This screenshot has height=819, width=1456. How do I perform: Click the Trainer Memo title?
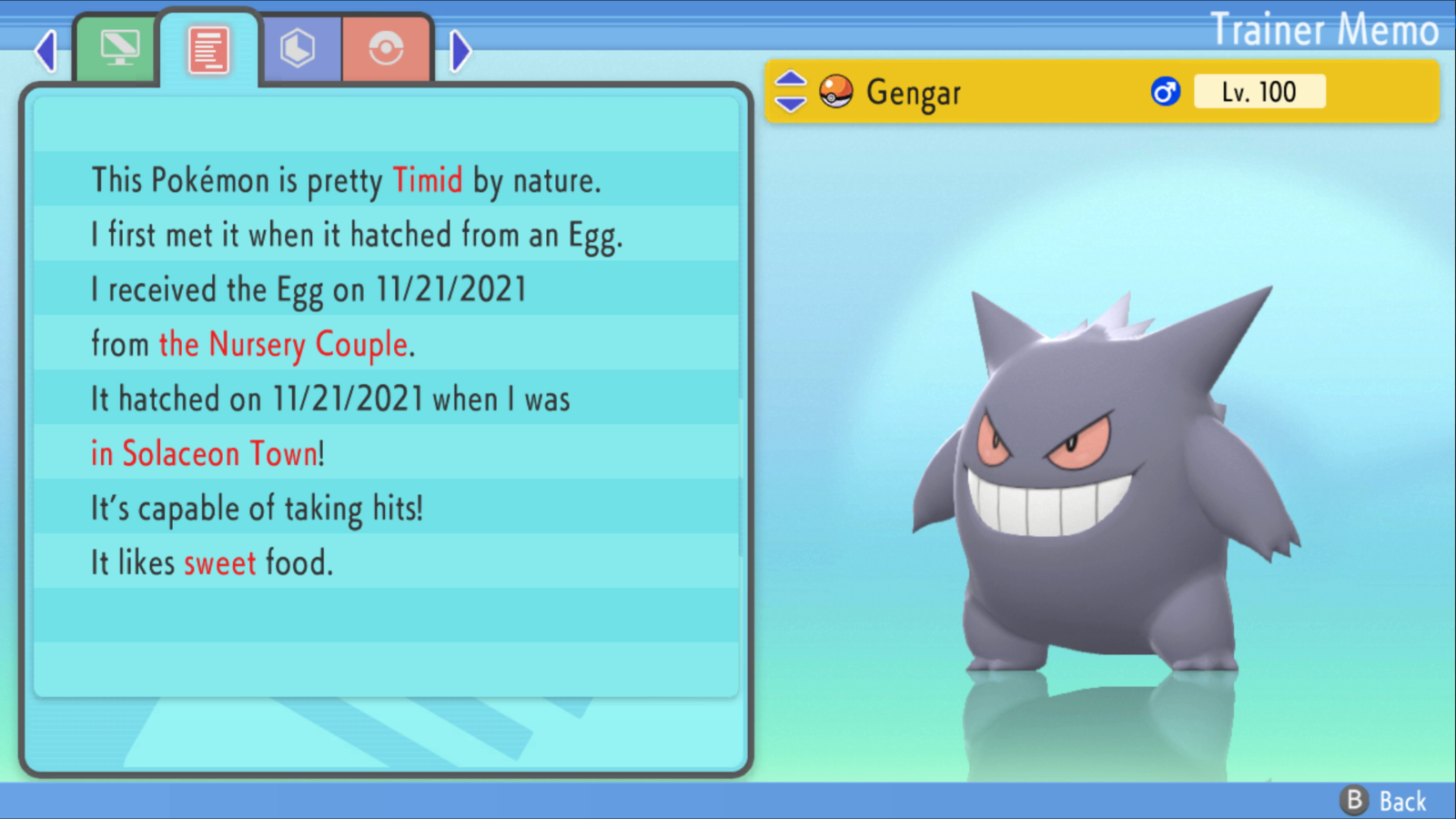[x=1324, y=29]
